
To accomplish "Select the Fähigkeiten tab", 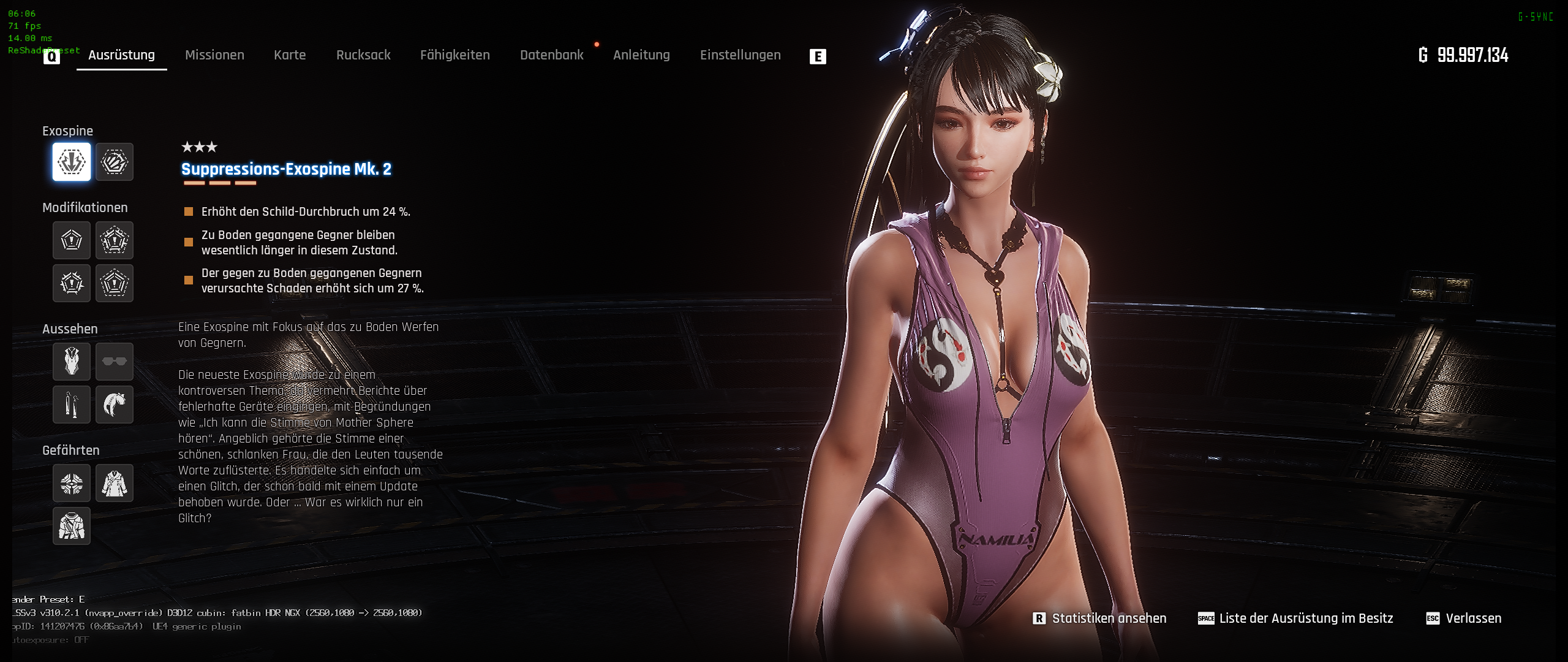I will pyautogui.click(x=455, y=55).
